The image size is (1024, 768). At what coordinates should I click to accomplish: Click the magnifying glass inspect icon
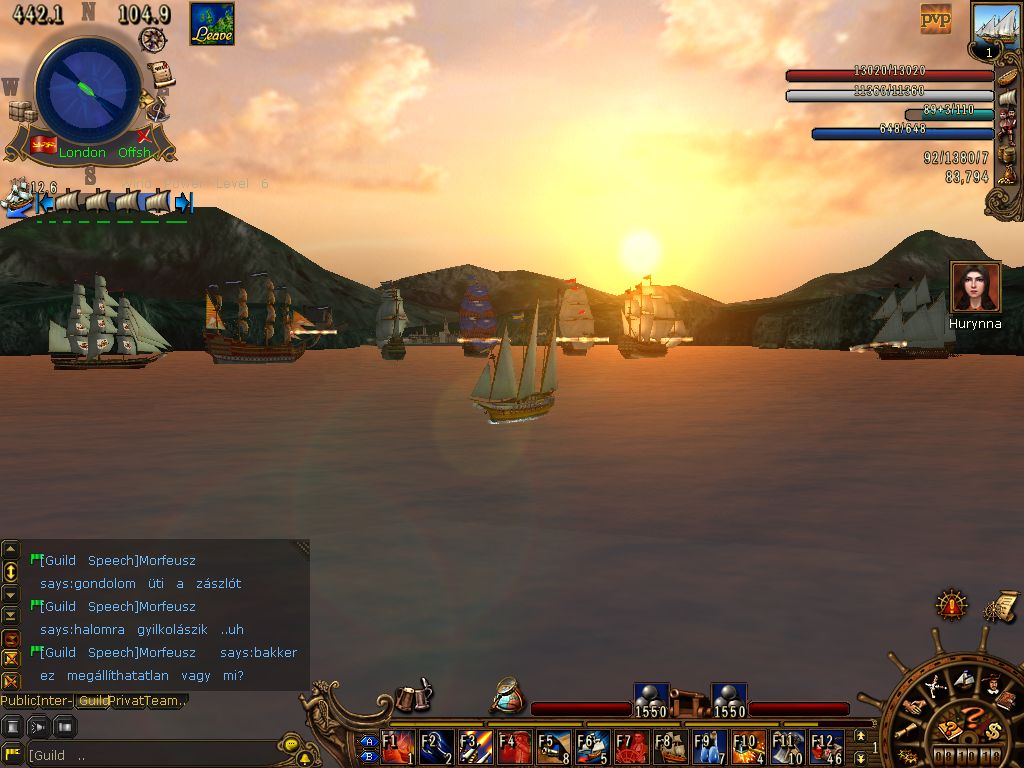(508, 696)
